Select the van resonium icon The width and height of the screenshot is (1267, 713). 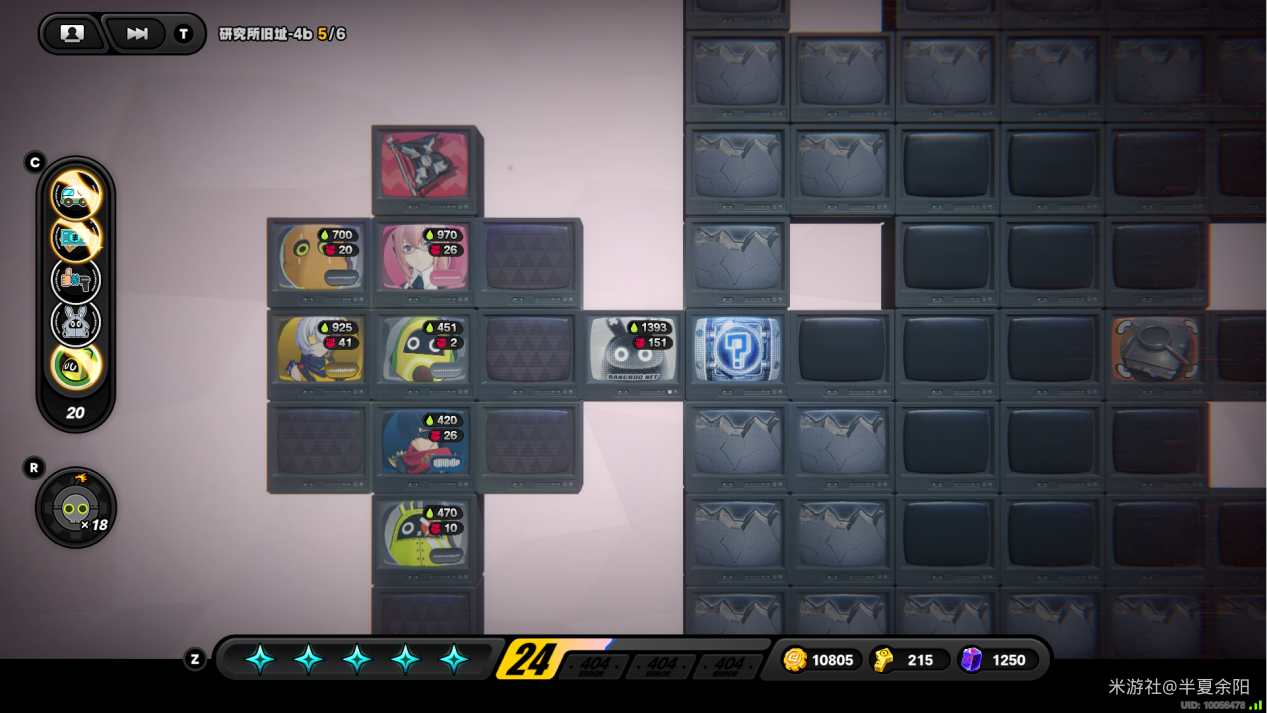point(76,194)
